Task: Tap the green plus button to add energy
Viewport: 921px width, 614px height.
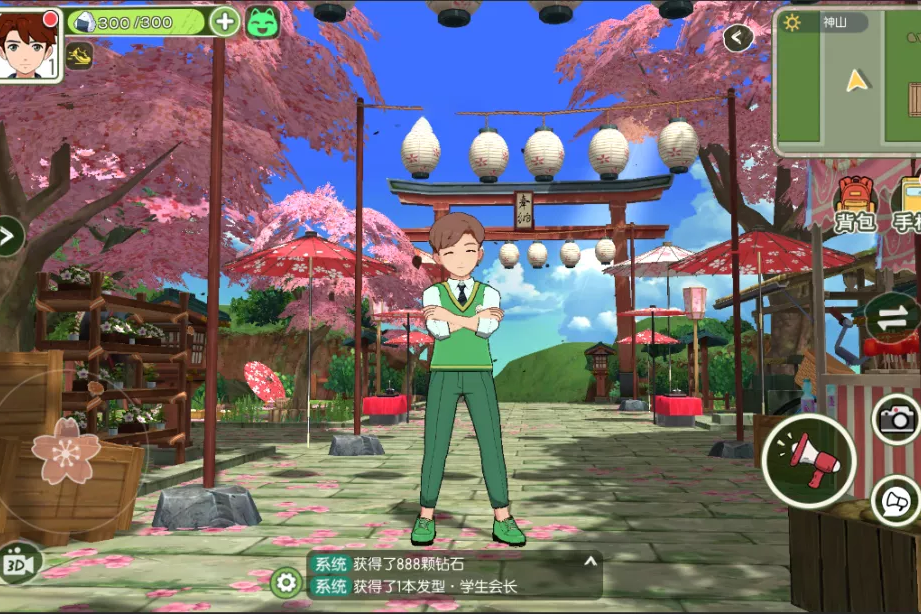Action: click(x=225, y=21)
